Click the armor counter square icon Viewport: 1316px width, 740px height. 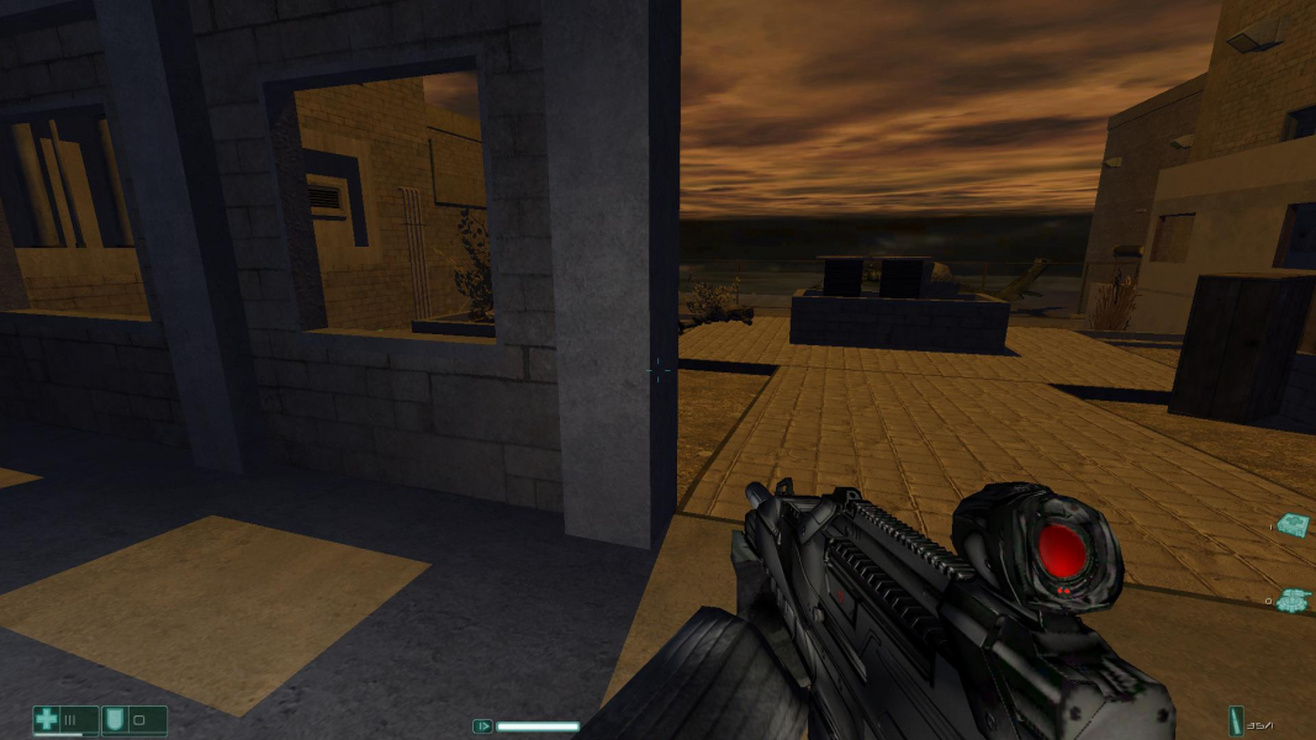pos(139,720)
